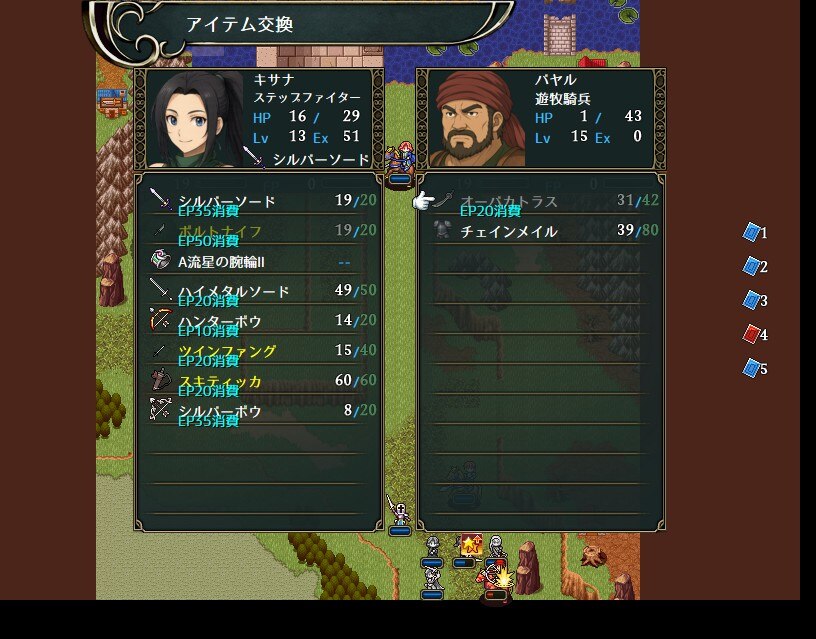Pick the シルバーボウ bow row
Image resolution: width=816 pixels, height=639 pixels.
[x=260, y=411]
